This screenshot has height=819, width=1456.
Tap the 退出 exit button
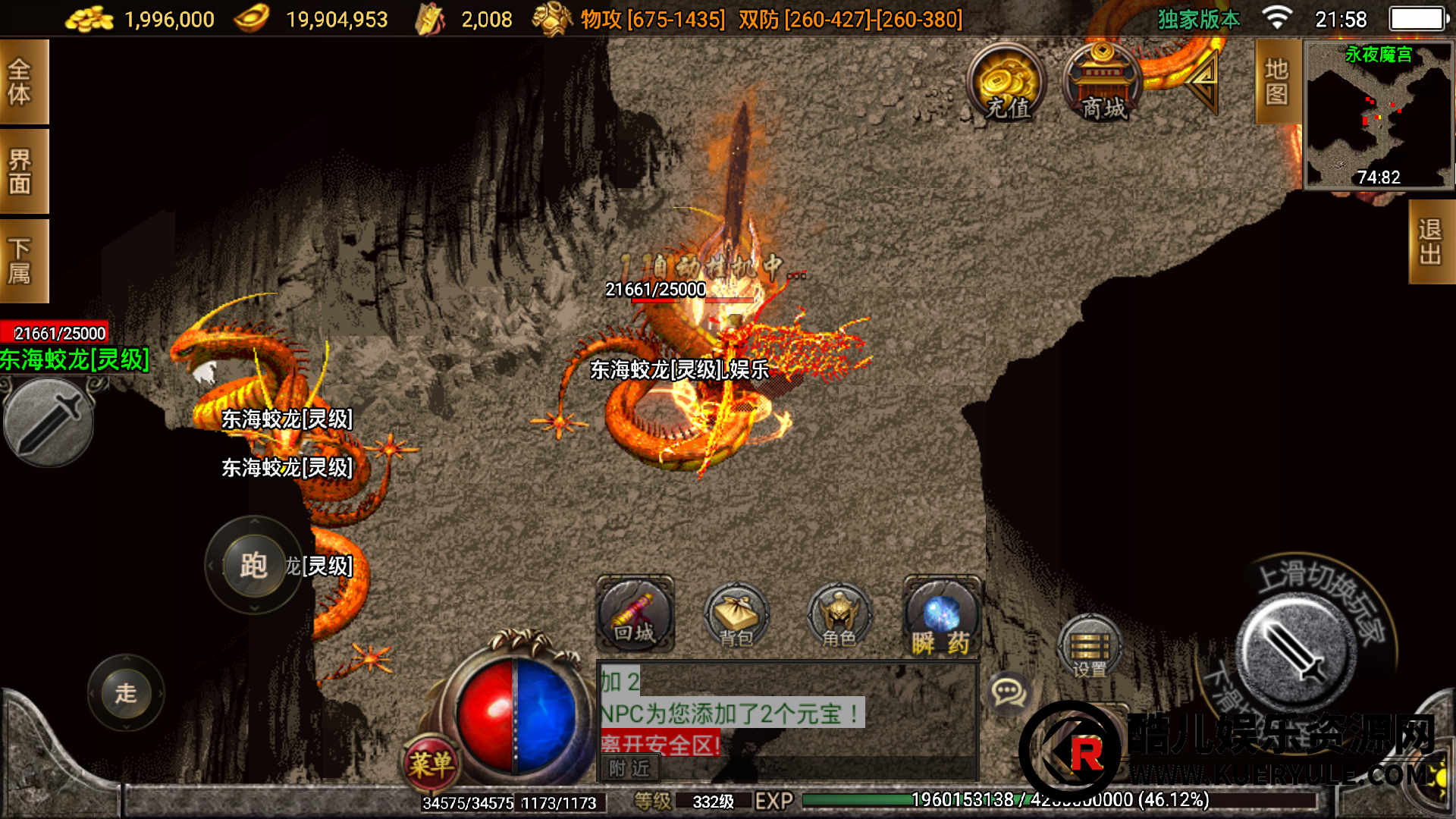coord(1430,242)
